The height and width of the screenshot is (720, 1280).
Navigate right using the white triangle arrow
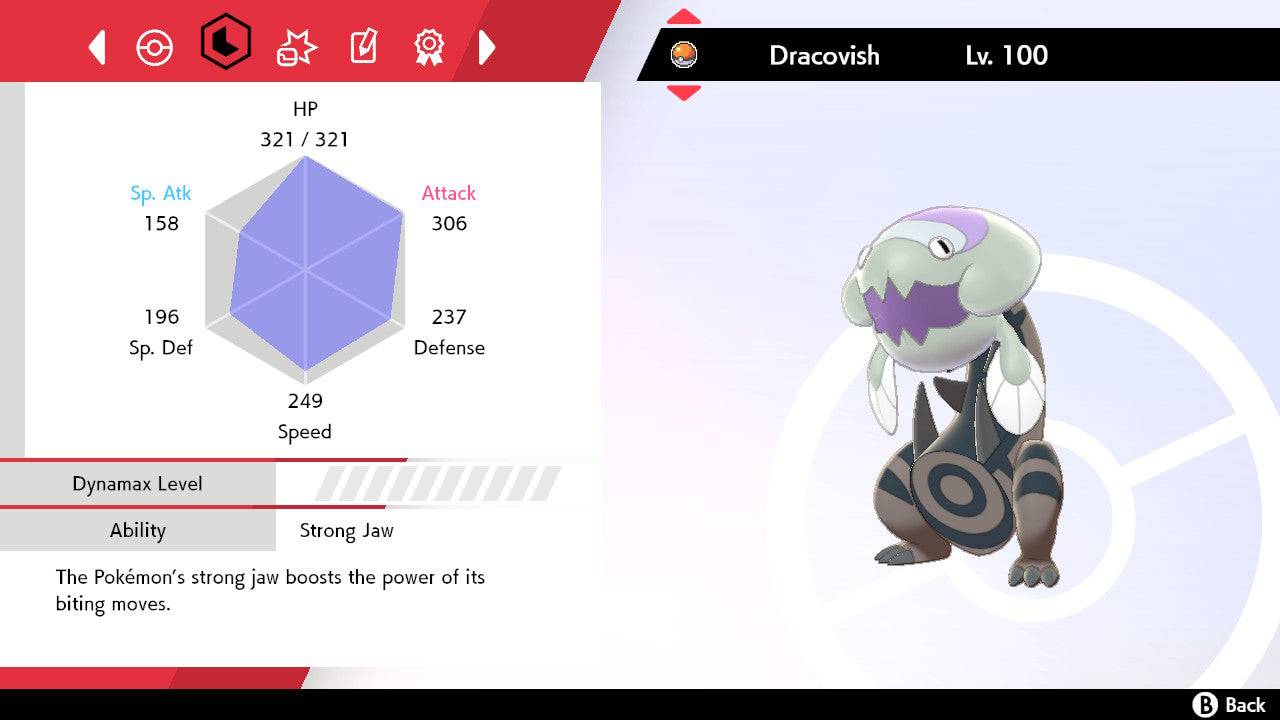coord(488,46)
